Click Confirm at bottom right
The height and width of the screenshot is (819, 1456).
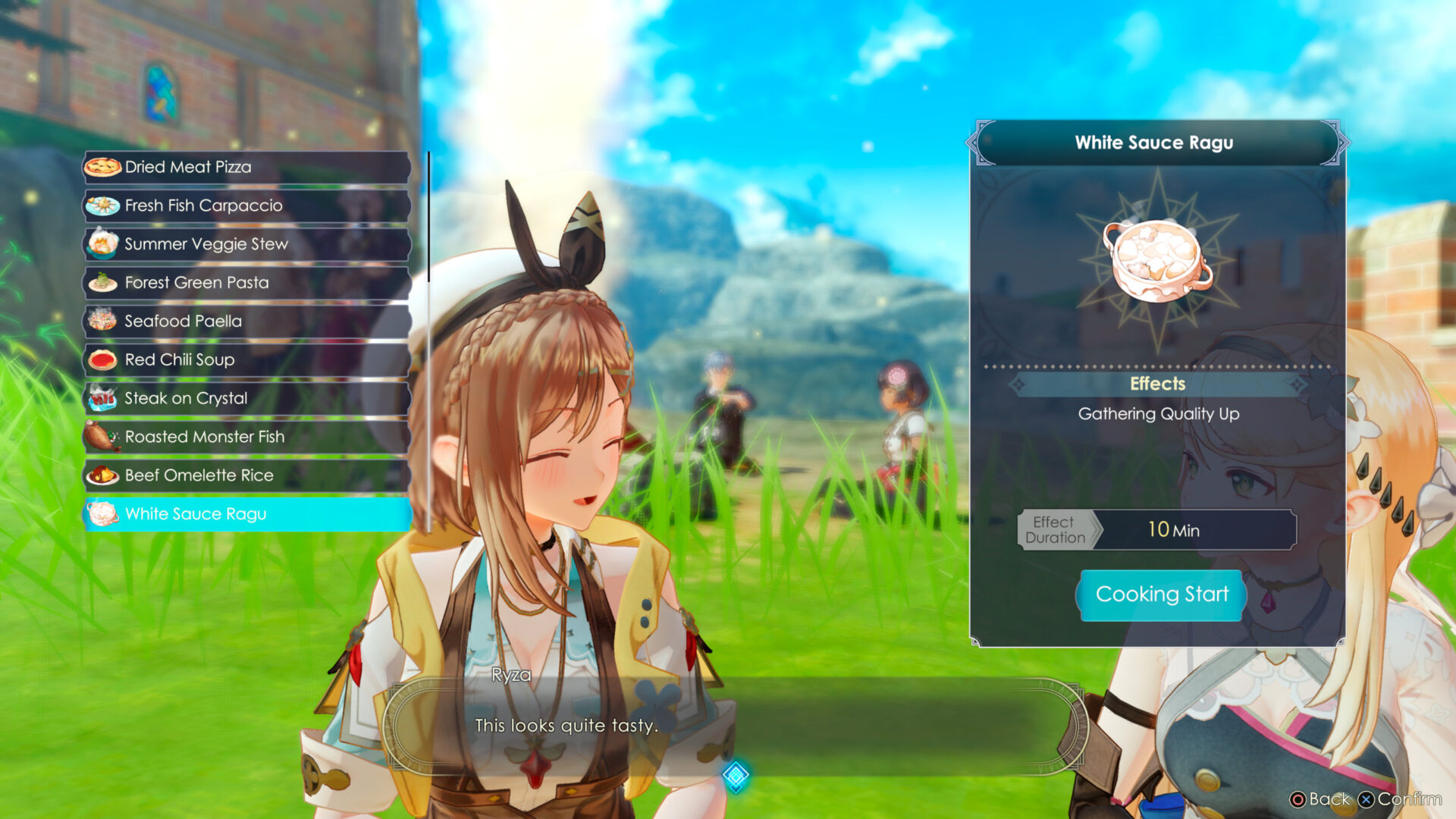pos(1405,799)
